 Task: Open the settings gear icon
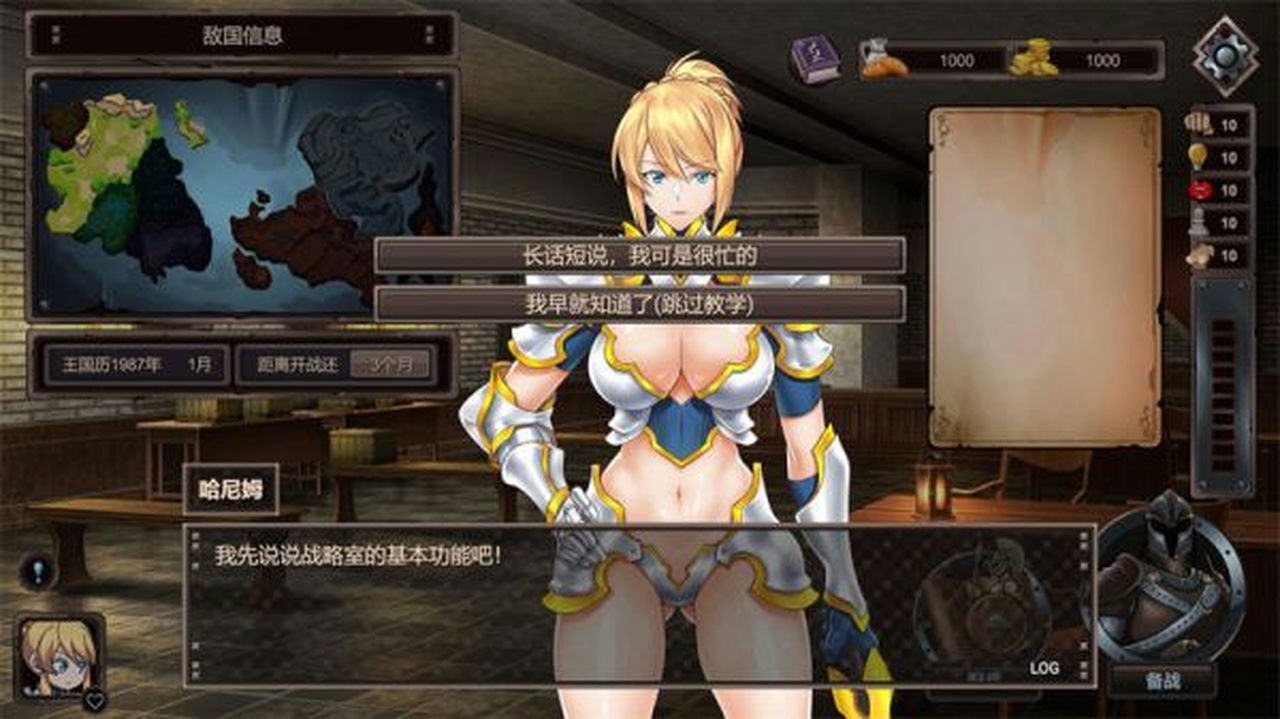click(1225, 56)
